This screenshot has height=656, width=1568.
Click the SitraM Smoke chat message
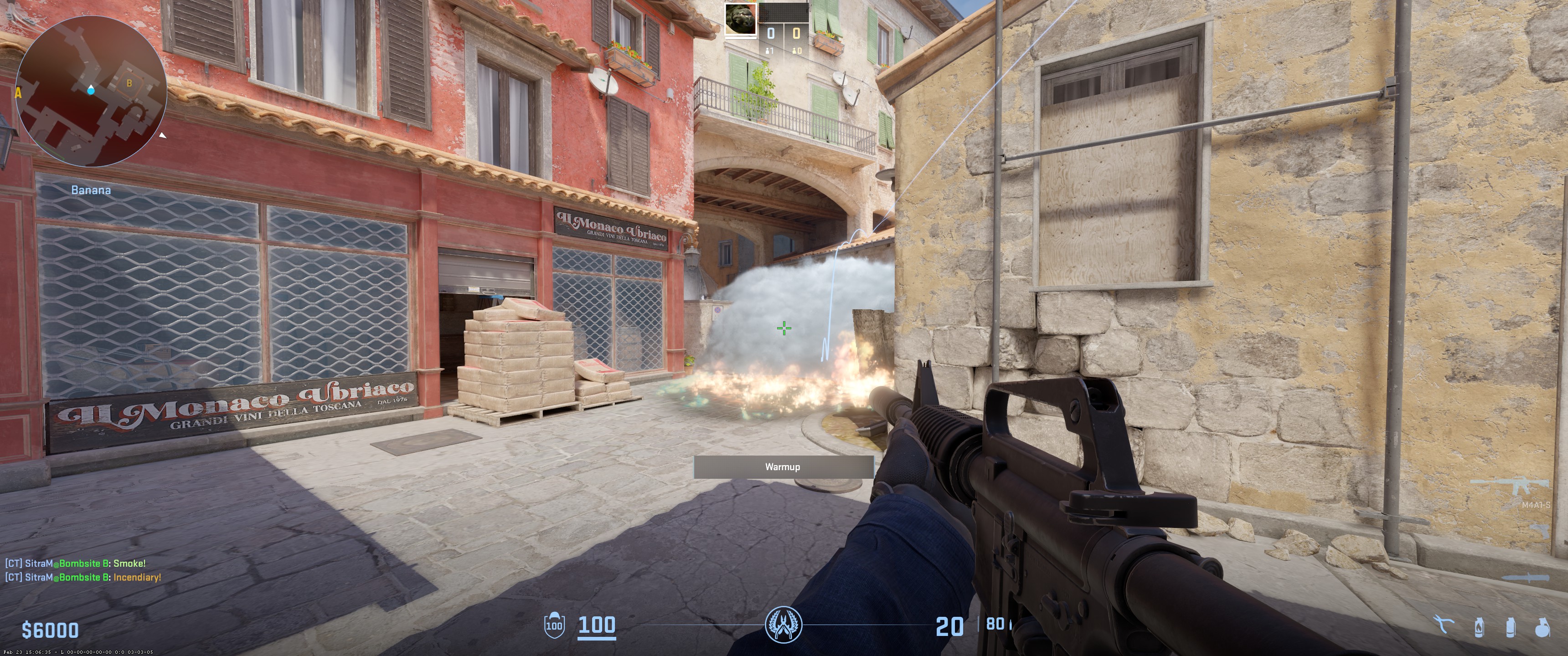[x=77, y=563]
